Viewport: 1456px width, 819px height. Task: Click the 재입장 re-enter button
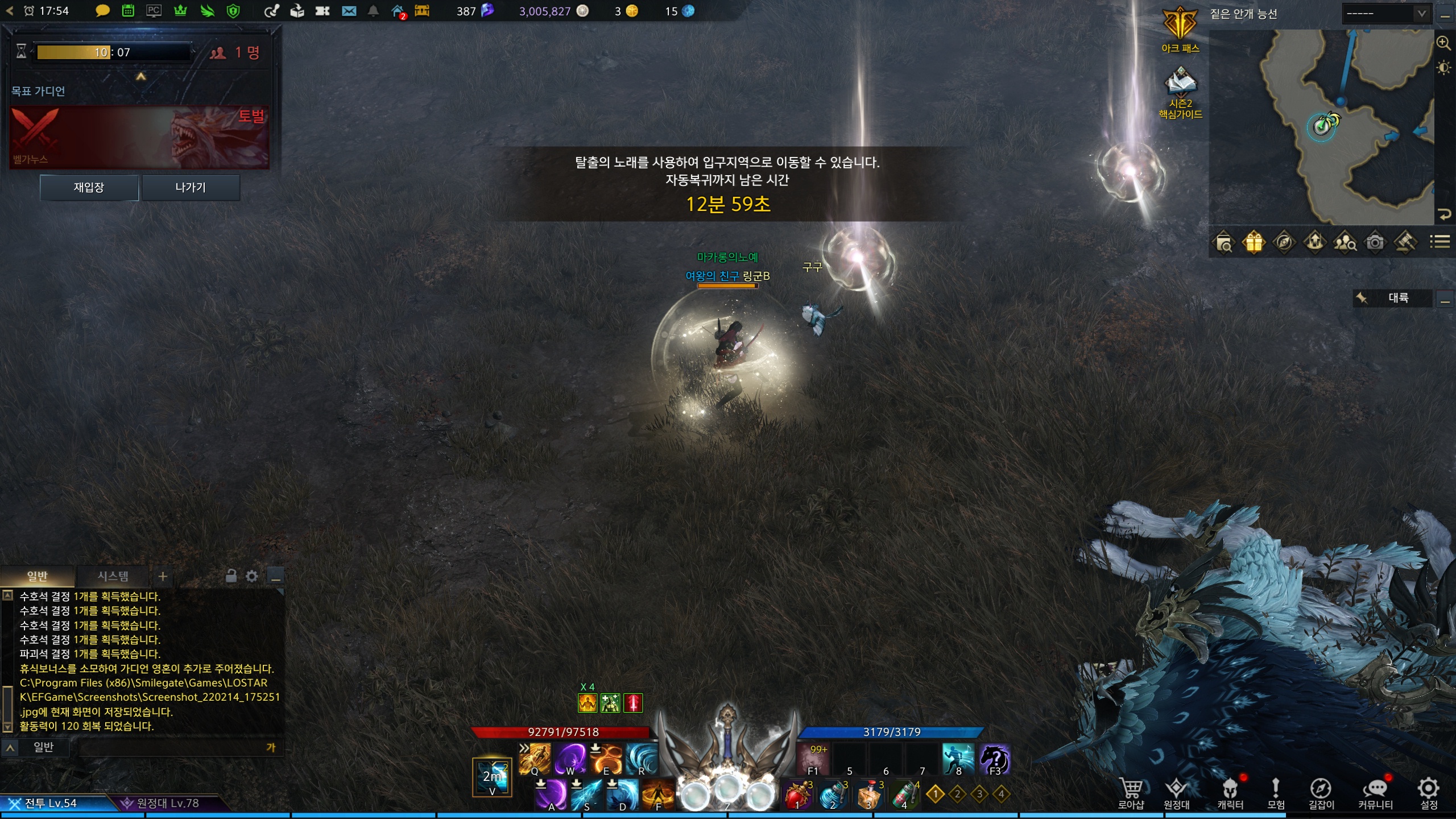[x=89, y=188]
